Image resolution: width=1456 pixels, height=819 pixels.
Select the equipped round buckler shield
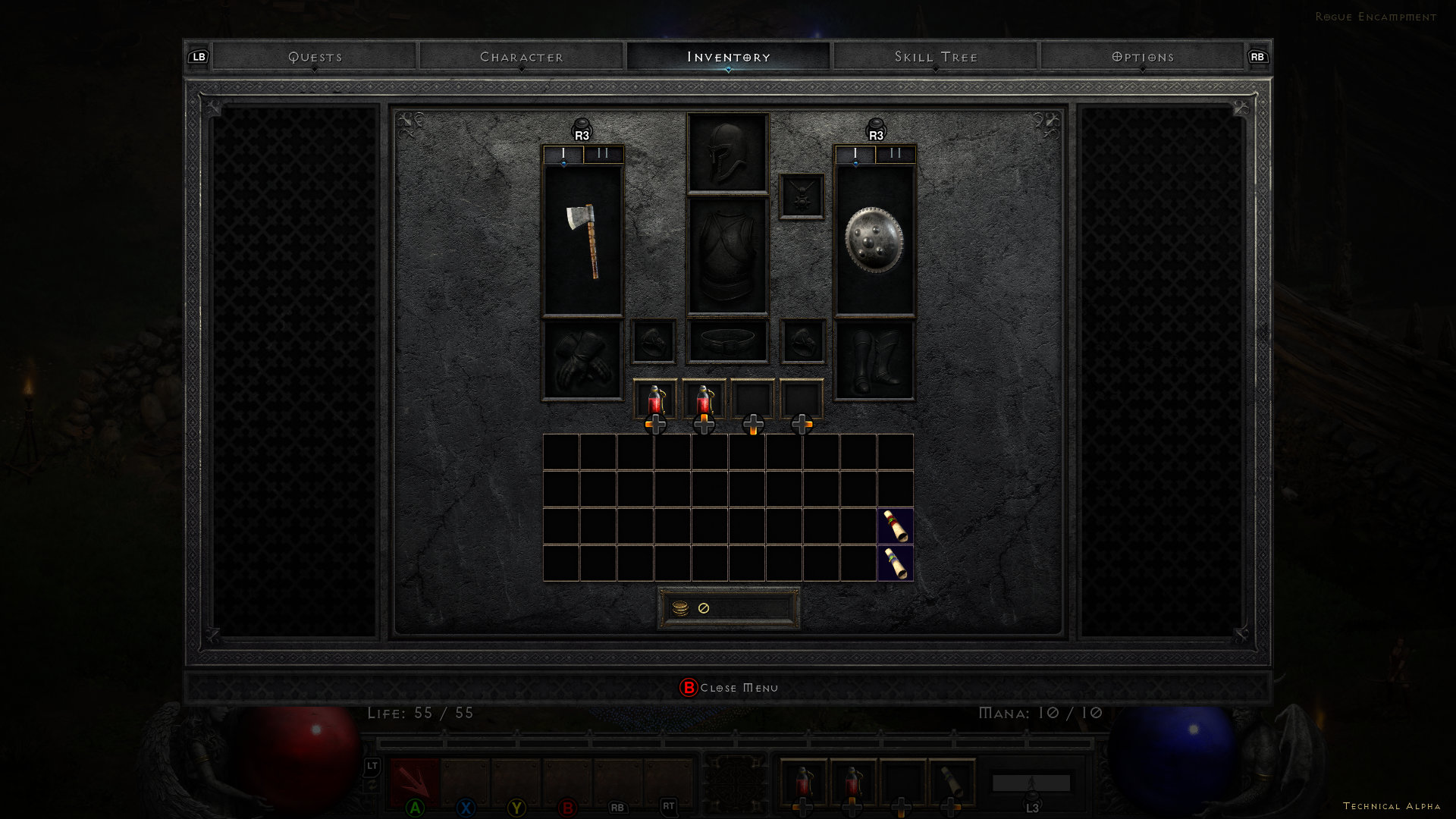pyautogui.click(x=874, y=240)
